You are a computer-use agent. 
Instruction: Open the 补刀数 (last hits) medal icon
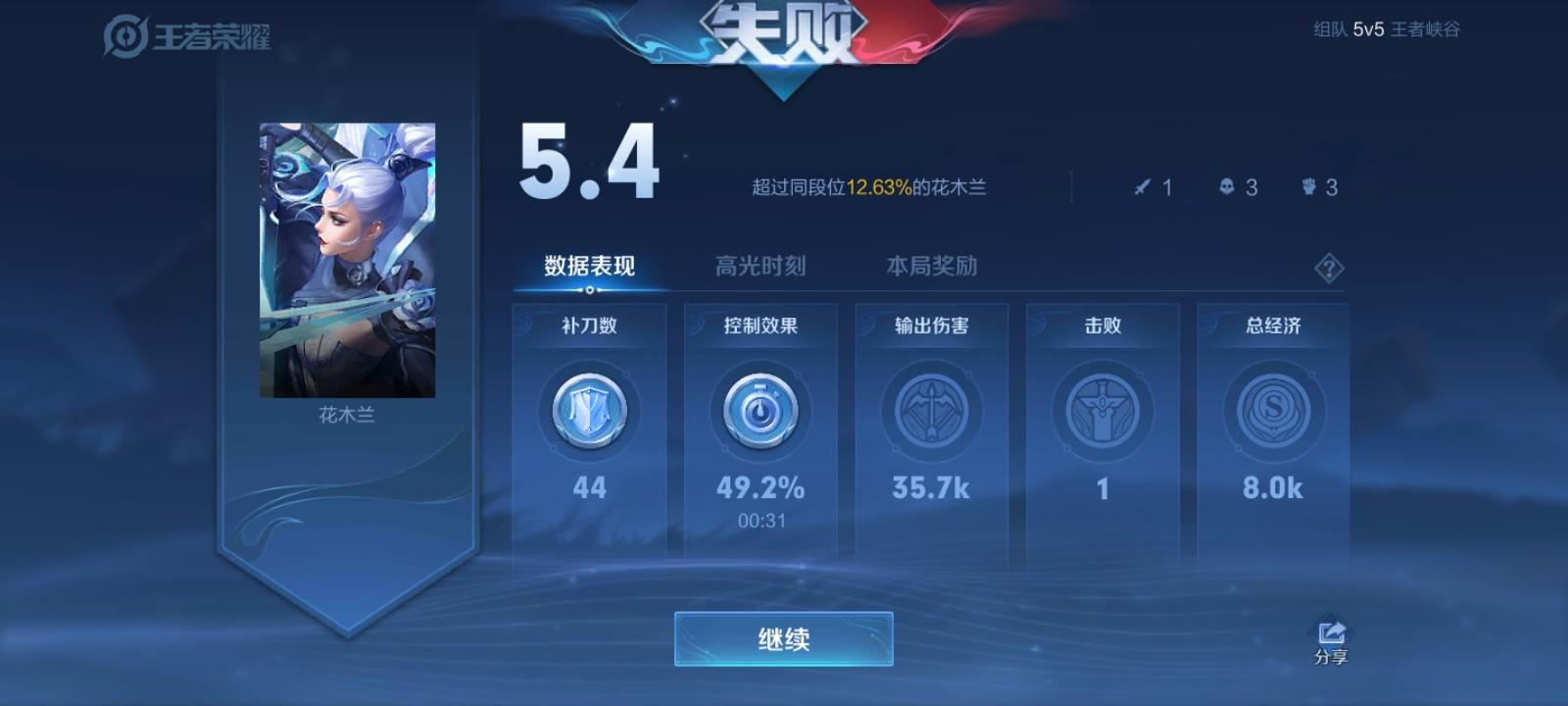coord(589,412)
